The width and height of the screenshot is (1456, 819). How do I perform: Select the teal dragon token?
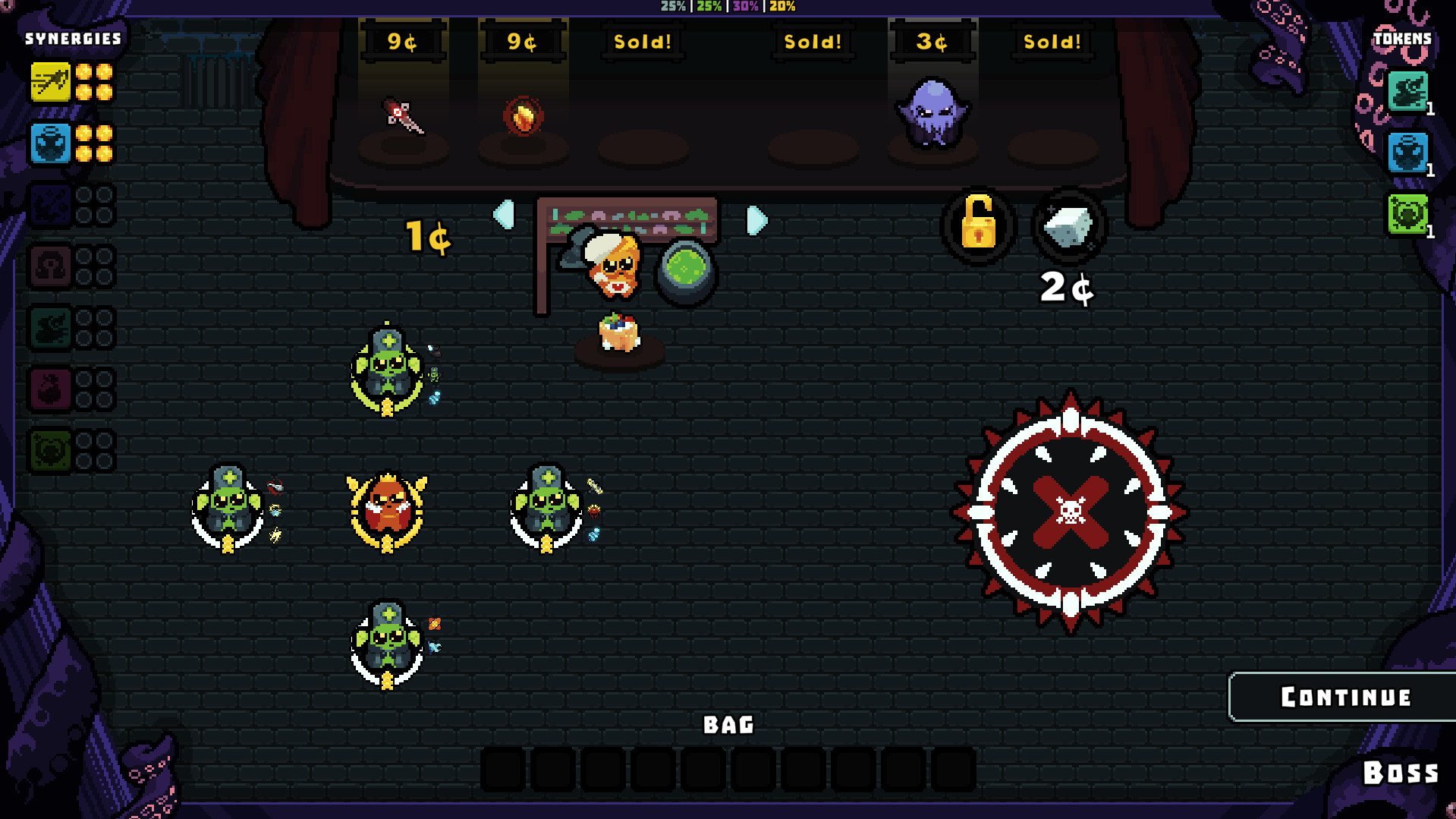coord(1407,92)
